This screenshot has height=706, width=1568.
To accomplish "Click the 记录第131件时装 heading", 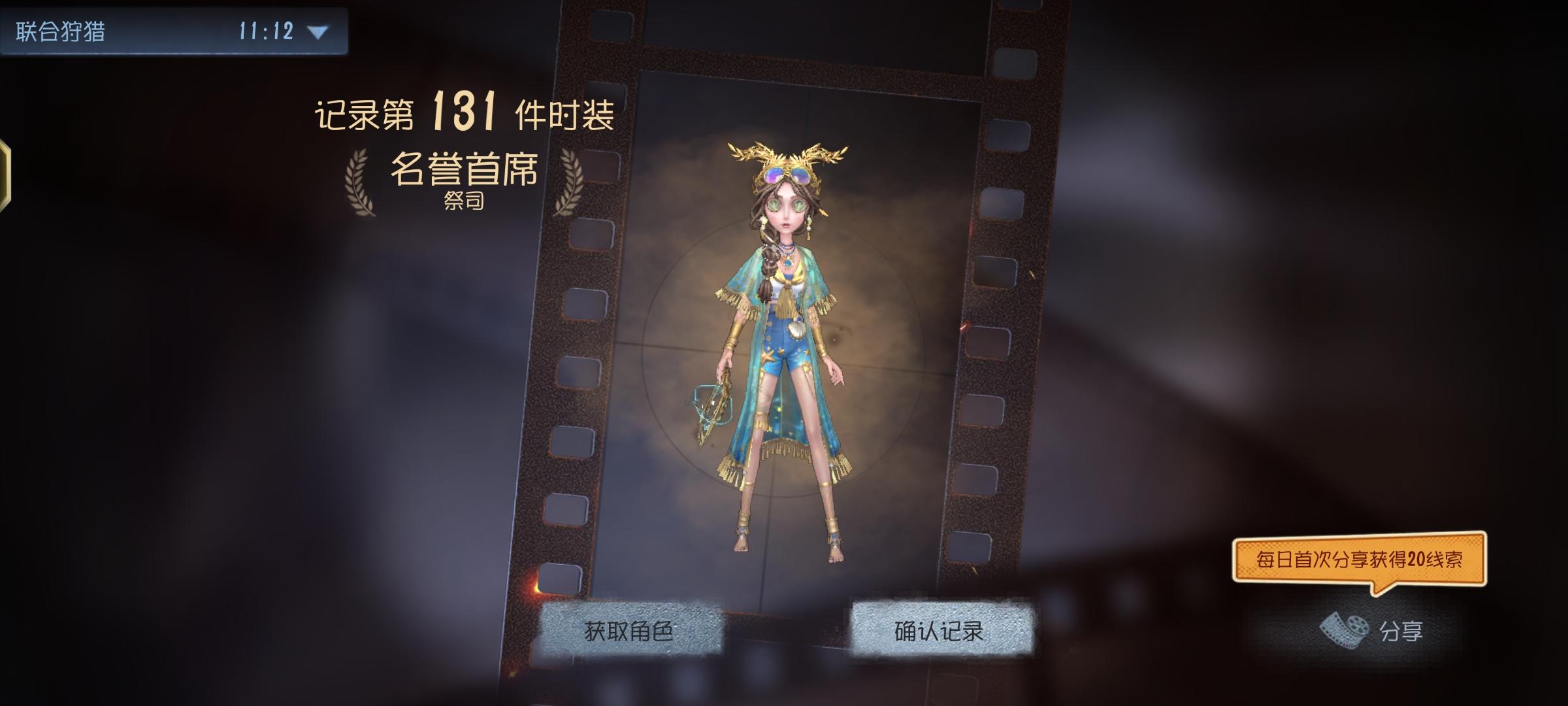I will (464, 112).
